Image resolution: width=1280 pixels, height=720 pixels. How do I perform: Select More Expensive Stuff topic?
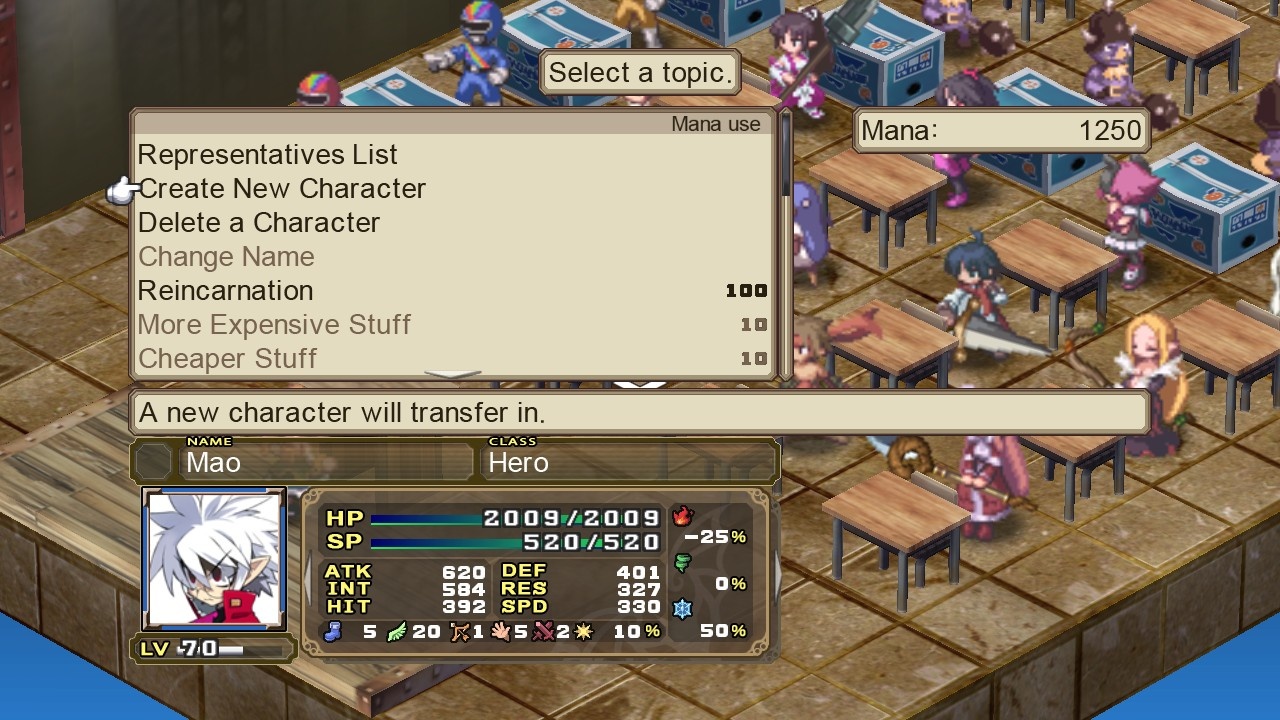pos(274,325)
